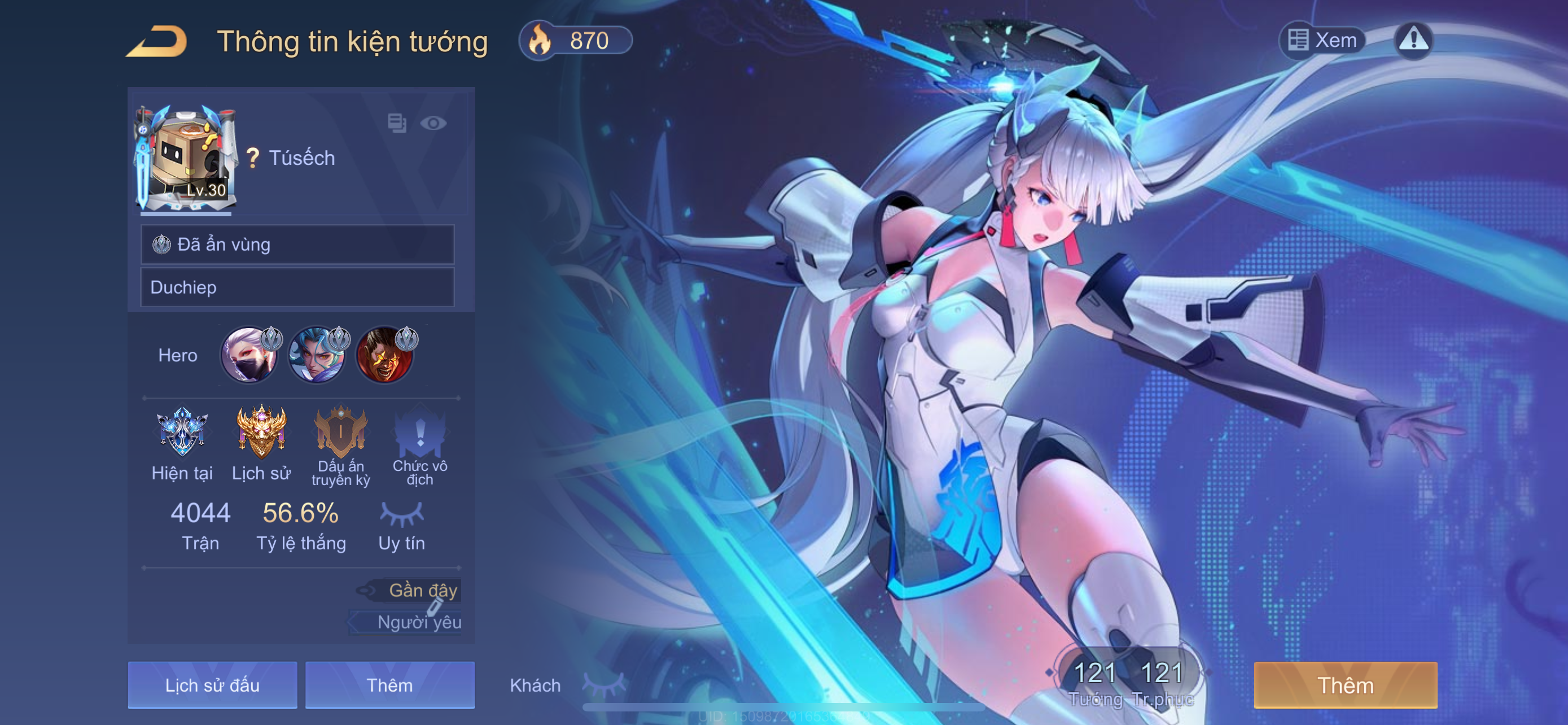Open the Dấu ấn truyền kỳ badge

(x=341, y=433)
